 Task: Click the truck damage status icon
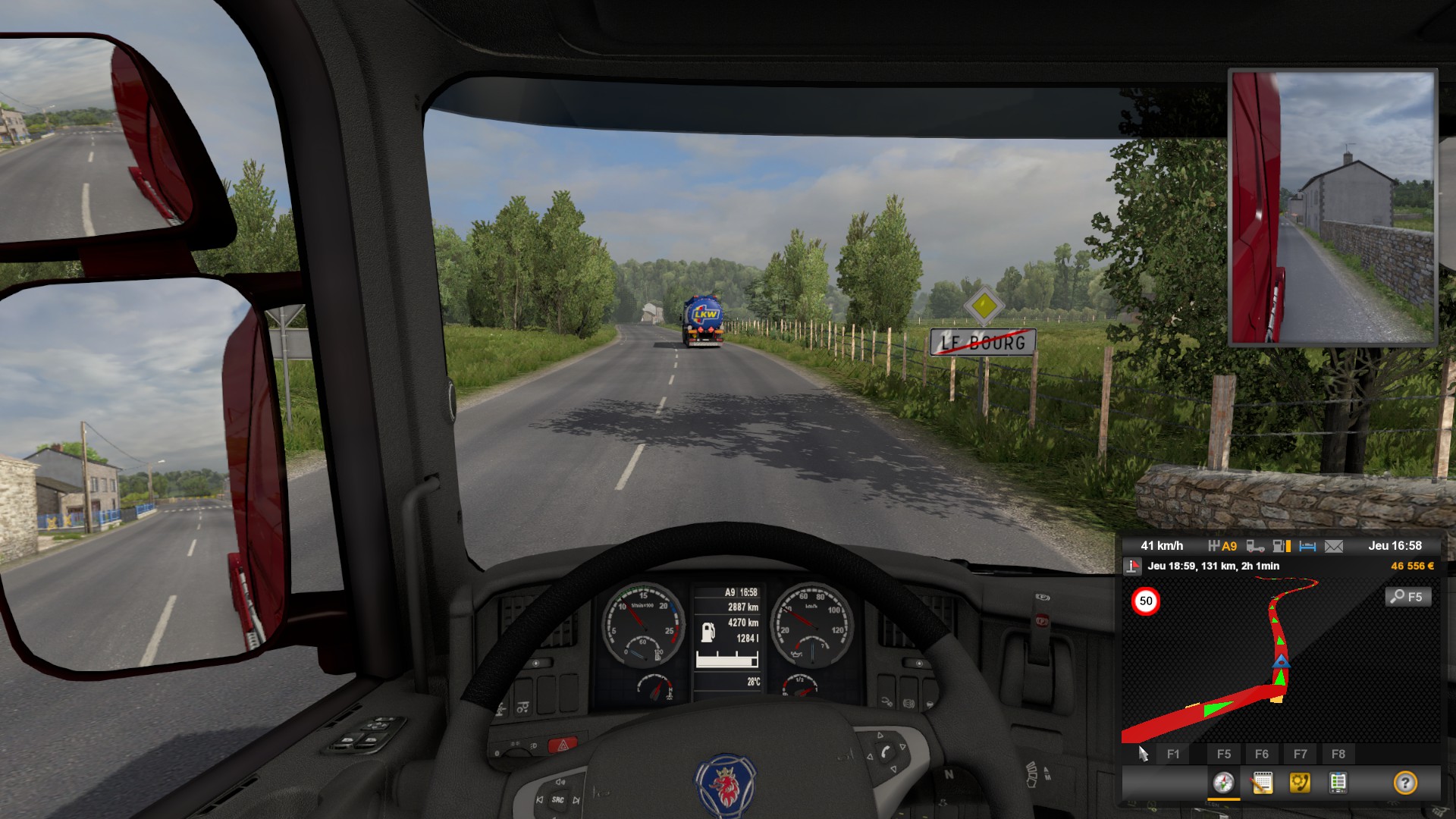(1256, 546)
